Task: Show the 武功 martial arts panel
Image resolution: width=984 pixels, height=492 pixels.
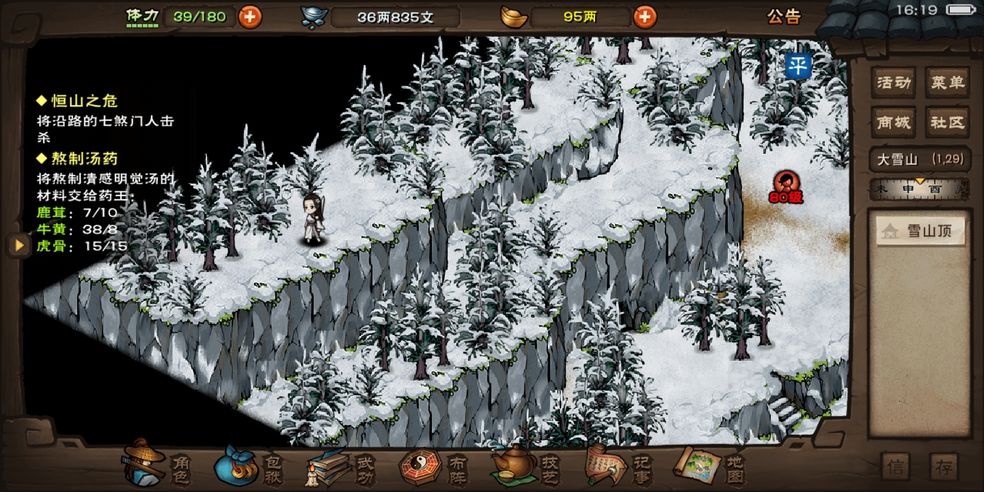Action: [x=342, y=464]
